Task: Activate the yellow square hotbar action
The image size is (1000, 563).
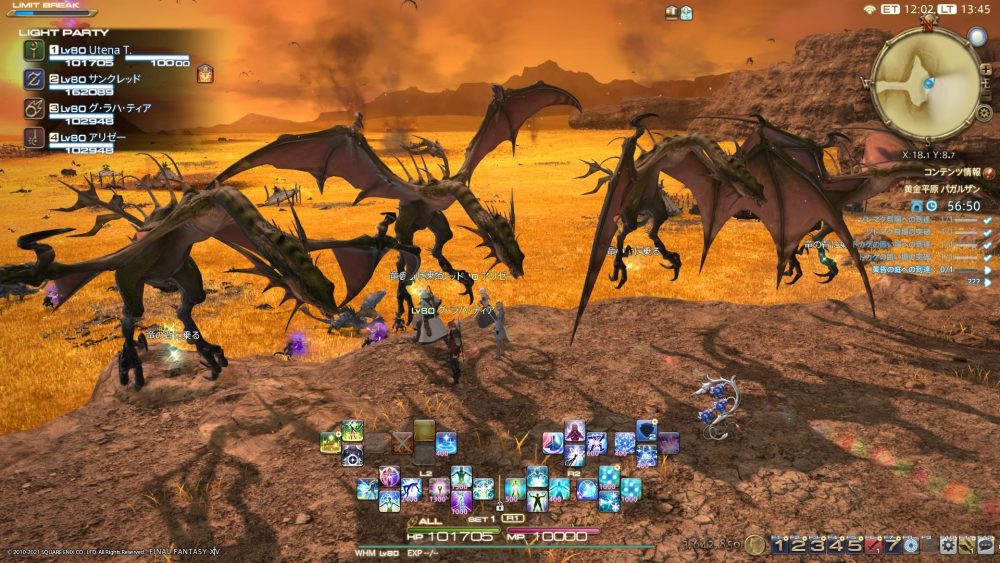Action: pyautogui.click(x=424, y=430)
